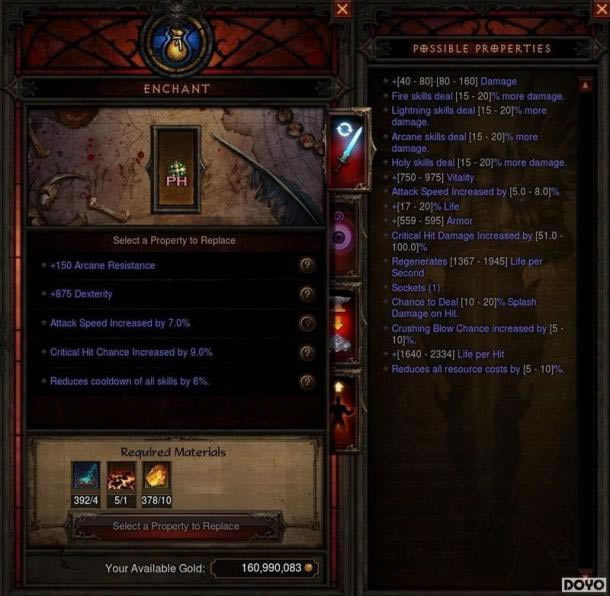Screen dimensions: 610x596
Task: Click the yellow crystal material showing 378/10
Action: (x=157, y=476)
